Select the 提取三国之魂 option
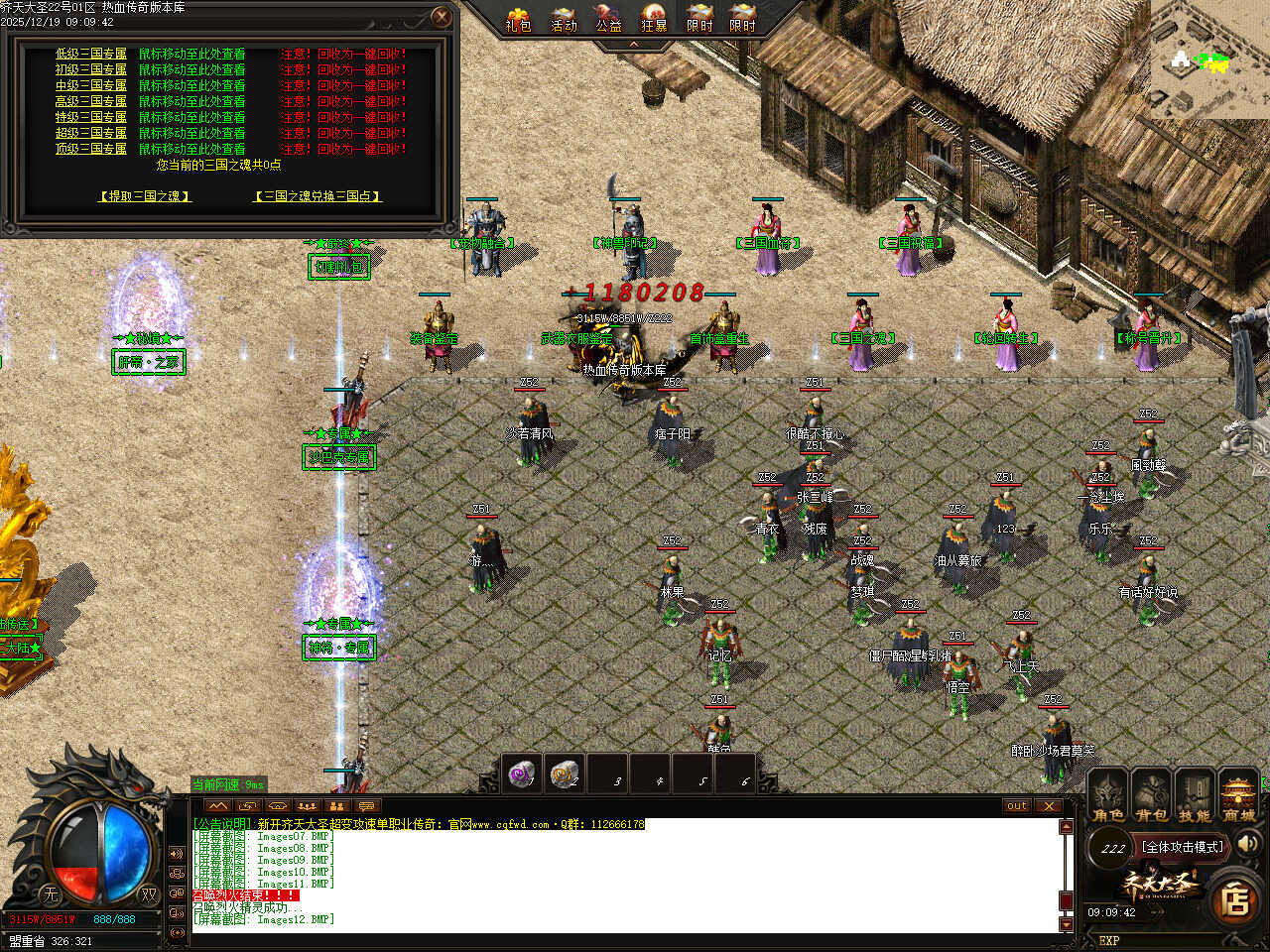Image resolution: width=1270 pixels, height=952 pixels. 145,196
